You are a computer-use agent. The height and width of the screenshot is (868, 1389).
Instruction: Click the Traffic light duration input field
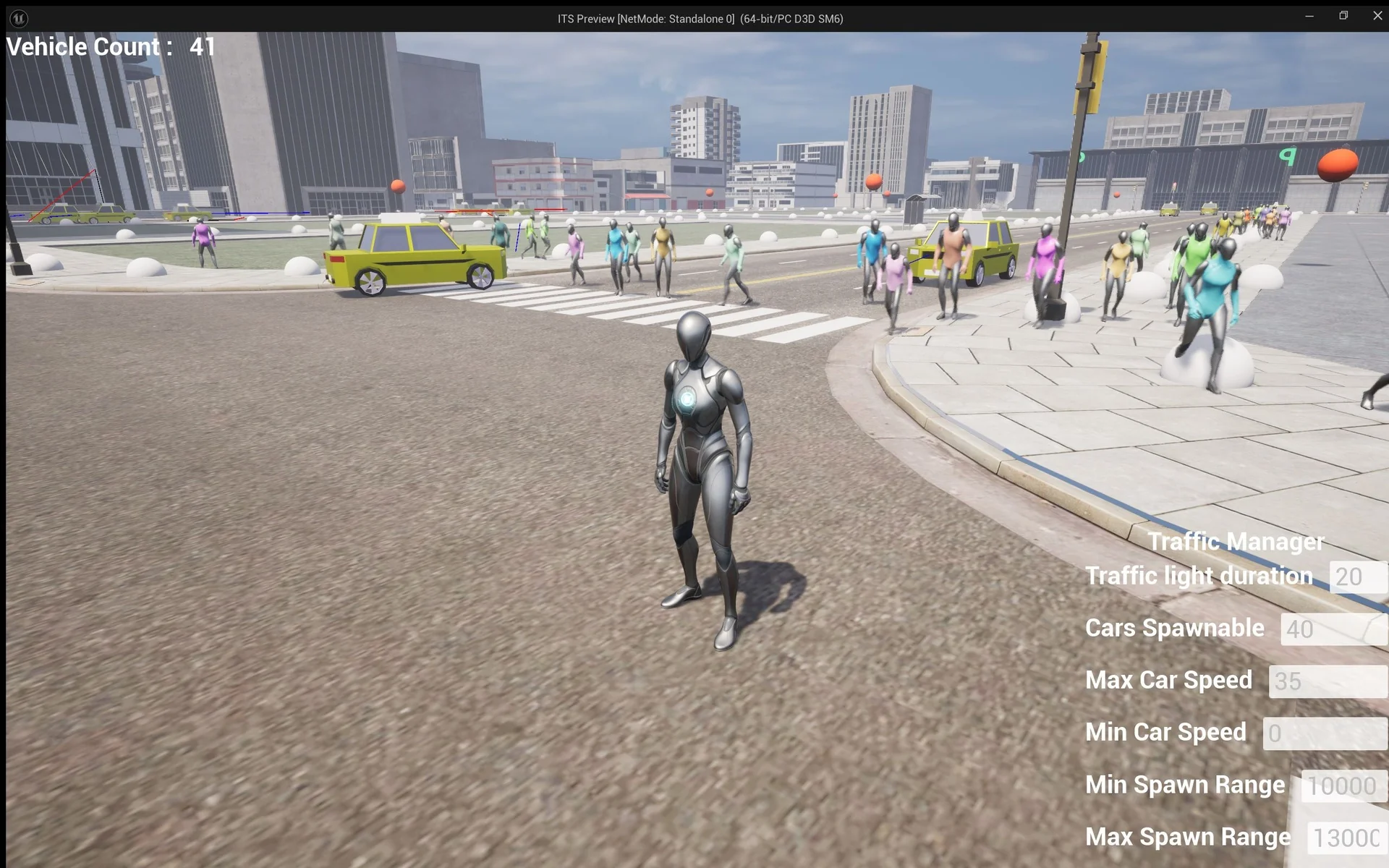pos(1358,577)
